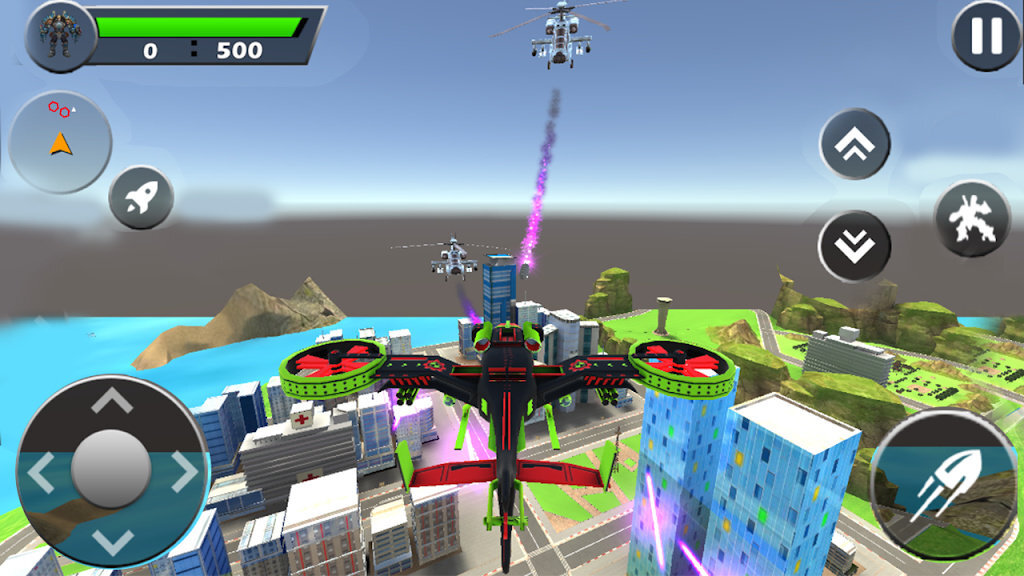Steer left with the joystick left arrow

pyautogui.click(x=42, y=472)
